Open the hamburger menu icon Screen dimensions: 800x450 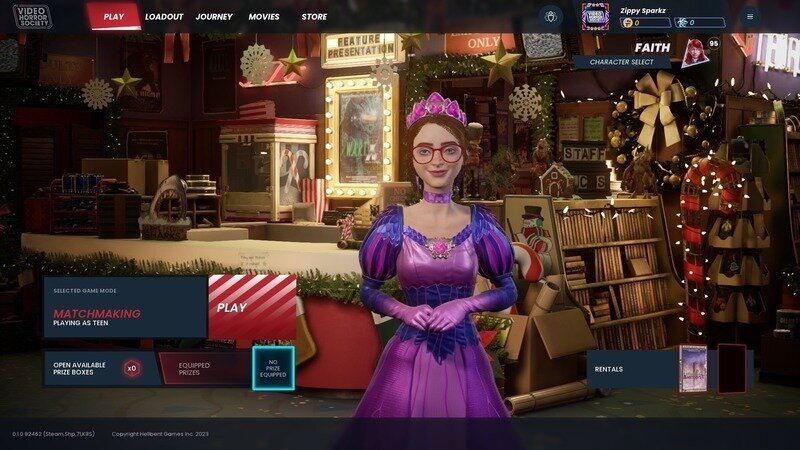(x=750, y=16)
